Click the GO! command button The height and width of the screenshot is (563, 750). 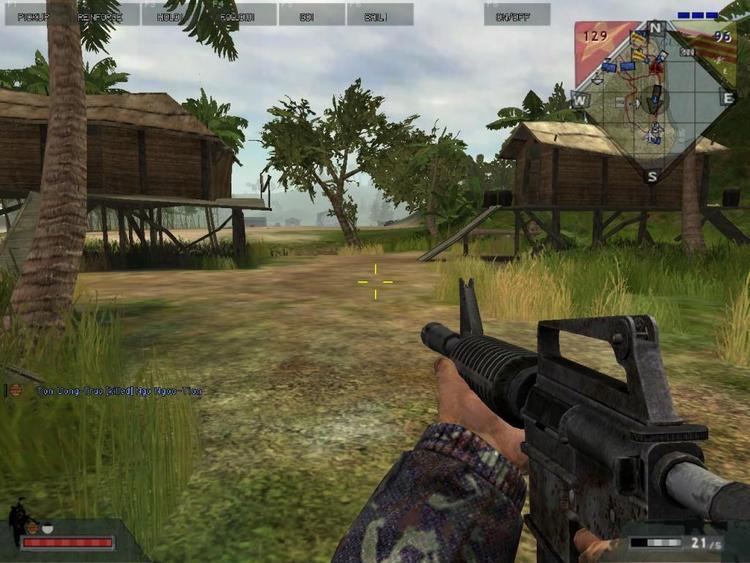coord(311,15)
